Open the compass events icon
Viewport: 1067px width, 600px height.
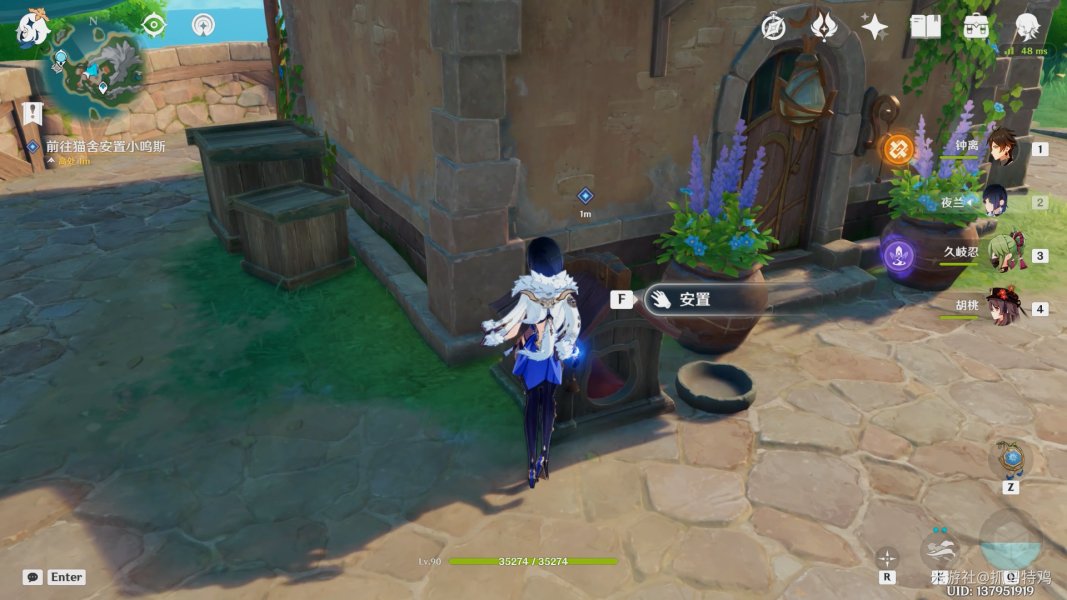(x=772, y=27)
